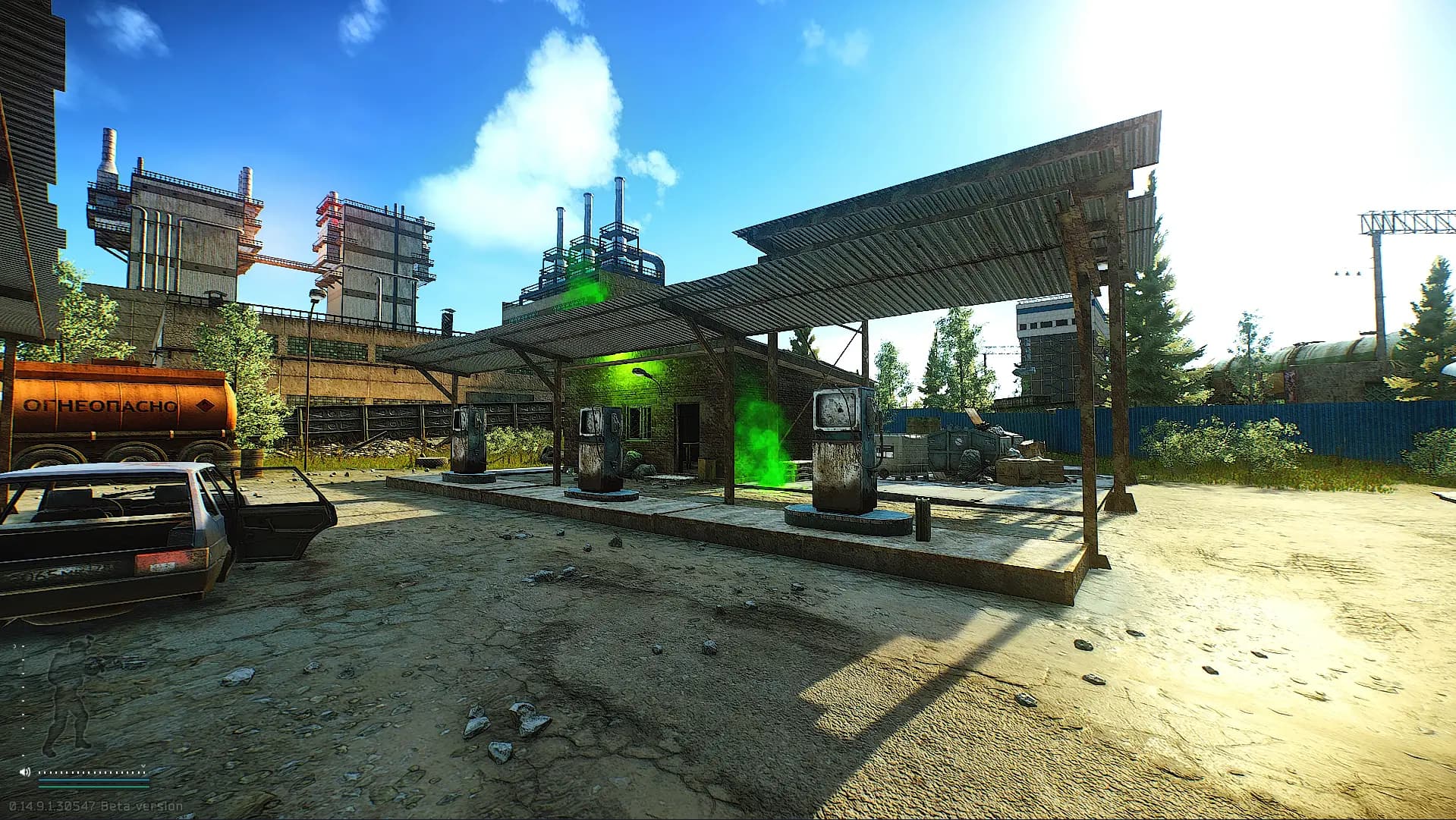Click the speaker noise-level icon
This screenshot has width=1456, height=820.
click(x=26, y=771)
